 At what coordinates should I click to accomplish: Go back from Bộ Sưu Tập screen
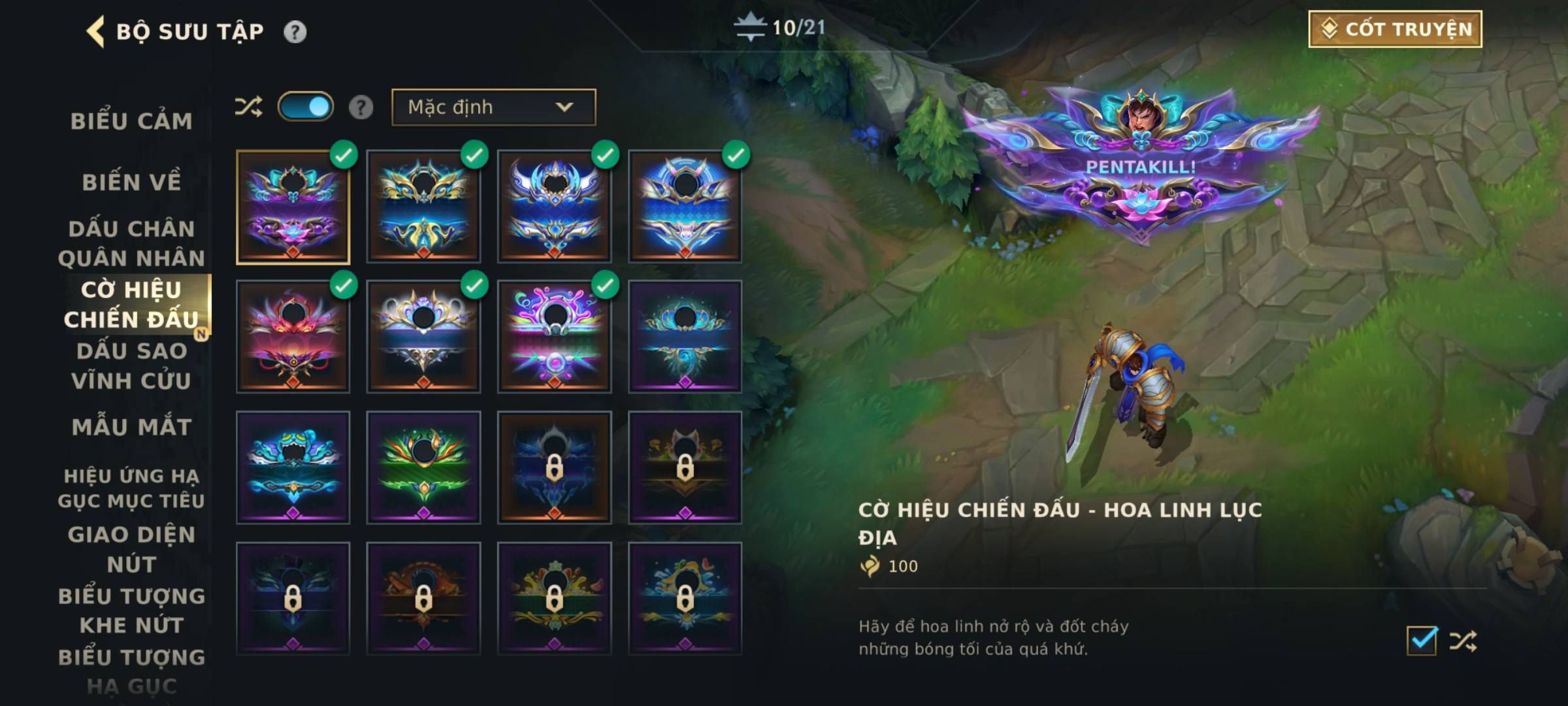click(95, 31)
